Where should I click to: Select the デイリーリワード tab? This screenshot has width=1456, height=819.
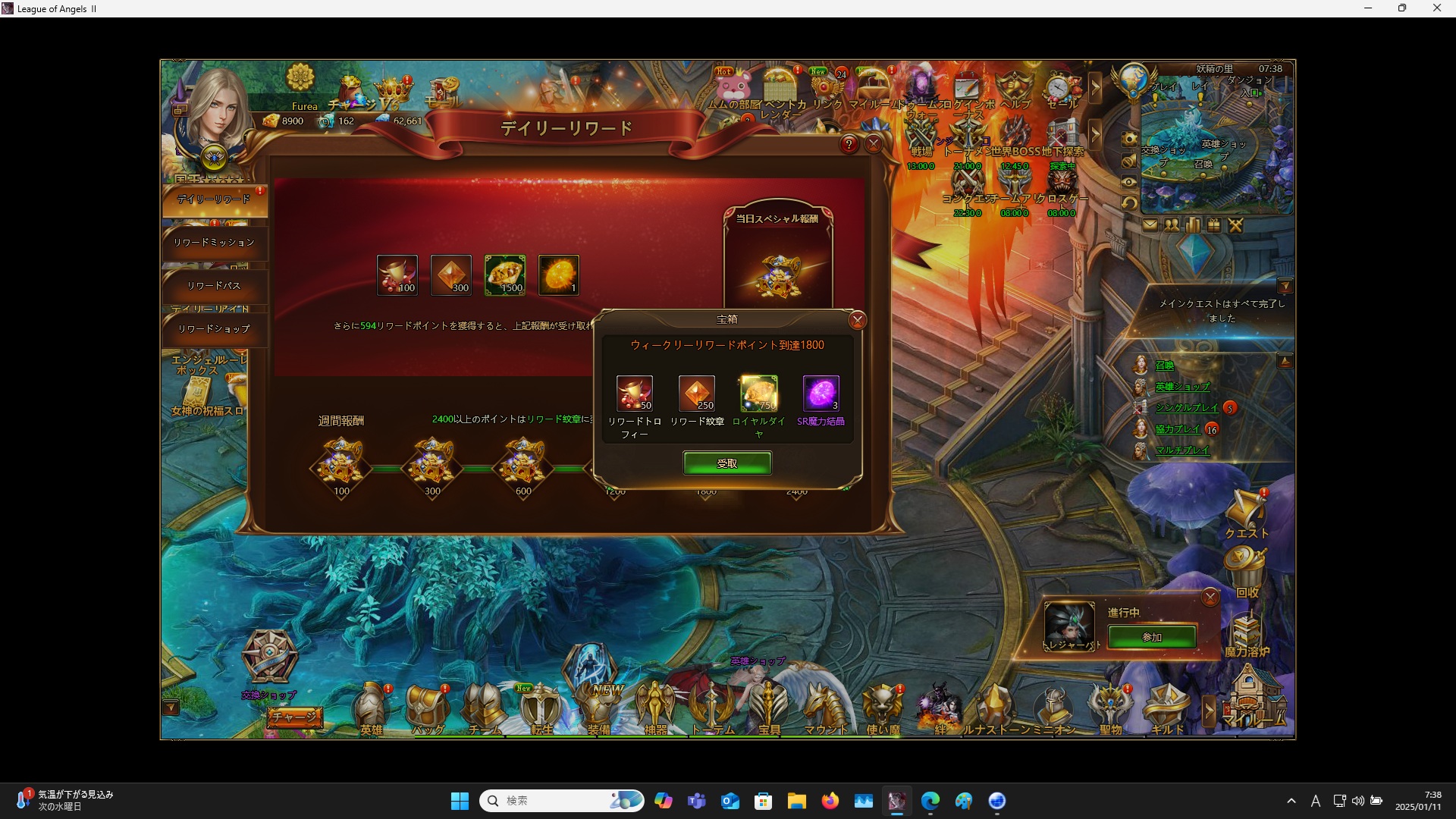click(214, 199)
